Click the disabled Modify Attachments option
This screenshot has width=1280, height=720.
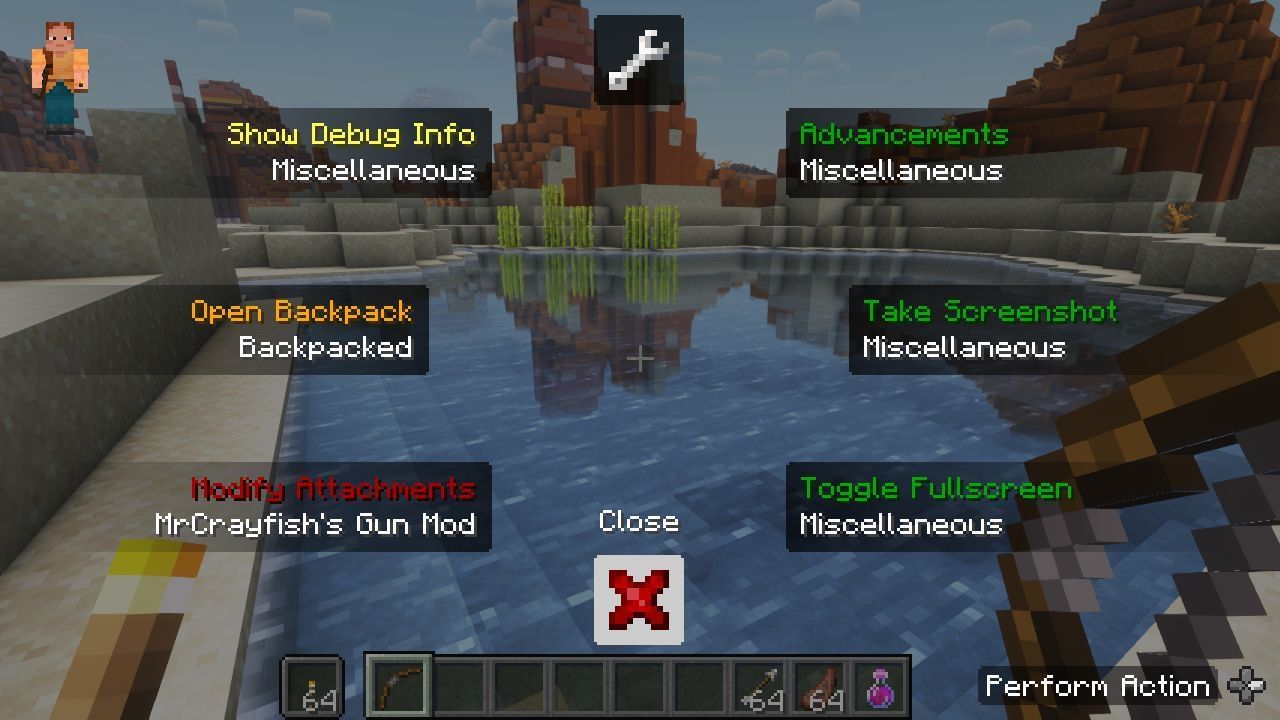point(332,490)
